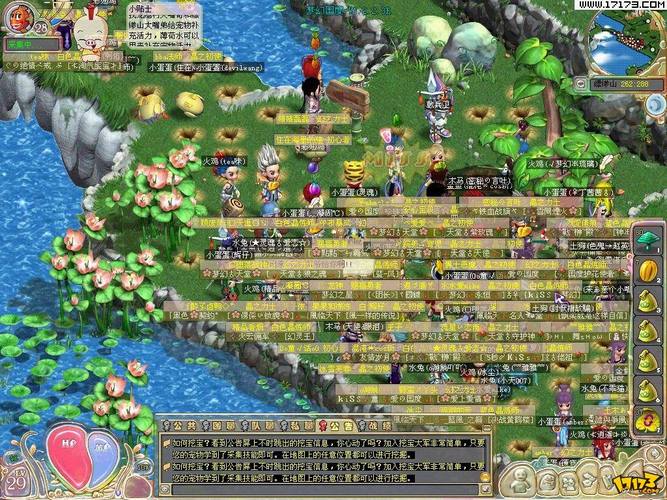The width and height of the screenshot is (667, 500).
Task: Click the round button left of map name
Action: click(x=579, y=84)
